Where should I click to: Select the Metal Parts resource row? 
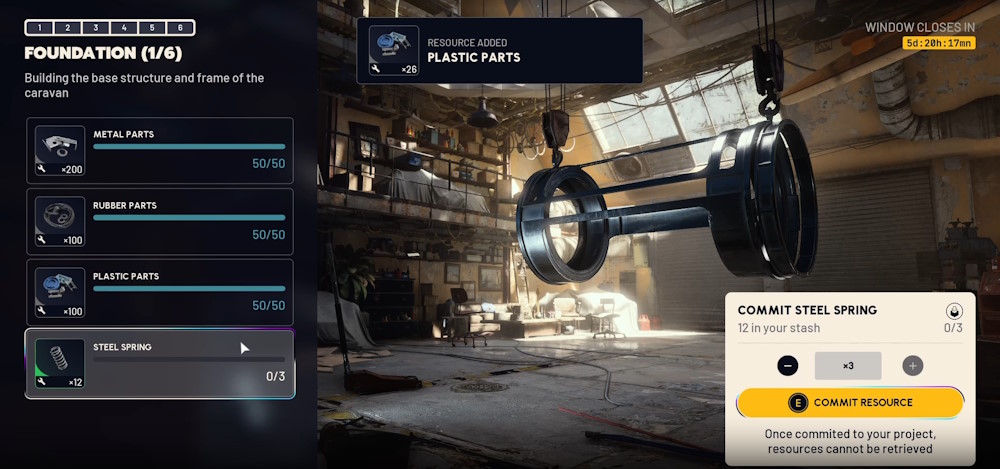click(x=160, y=150)
